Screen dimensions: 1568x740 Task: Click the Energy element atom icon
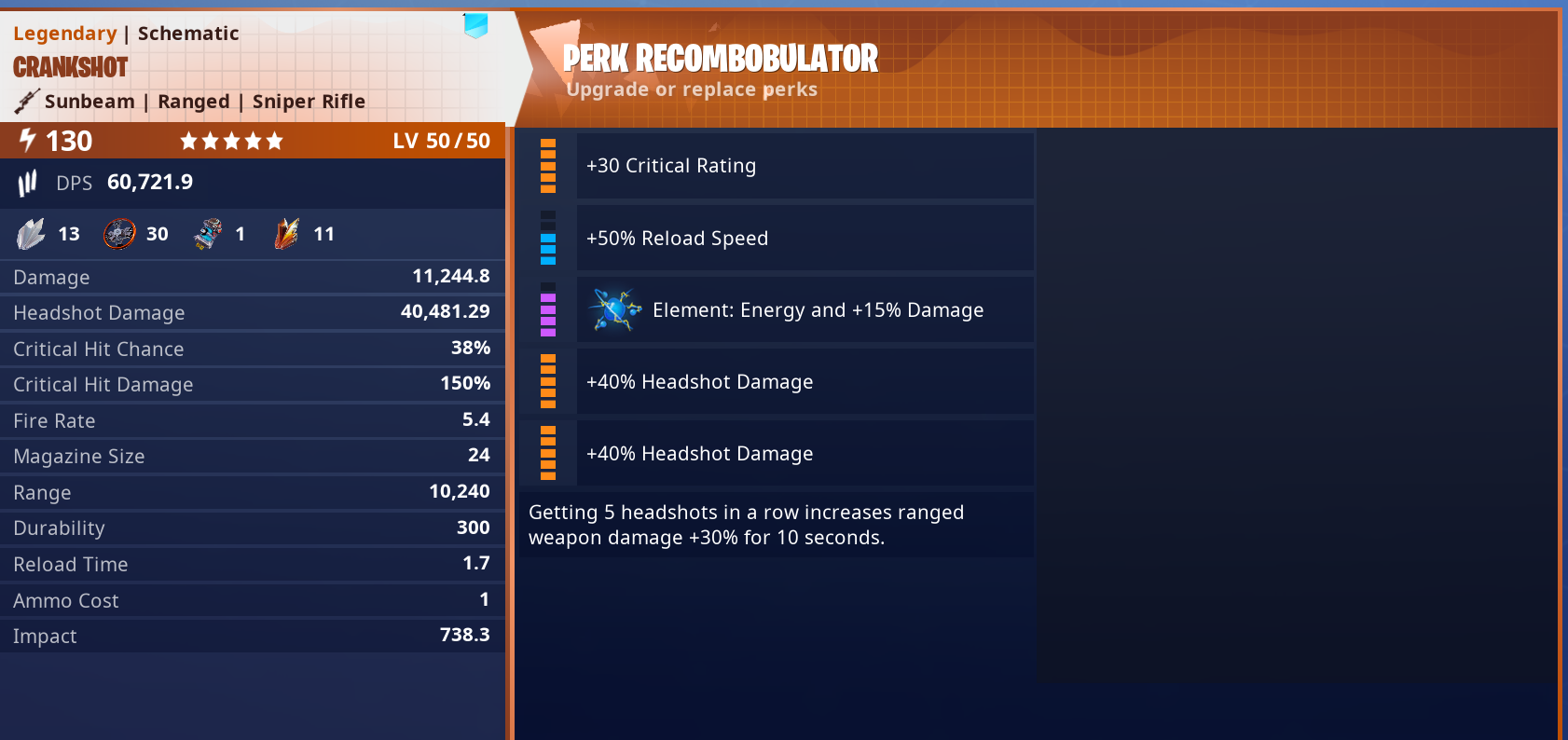(612, 309)
